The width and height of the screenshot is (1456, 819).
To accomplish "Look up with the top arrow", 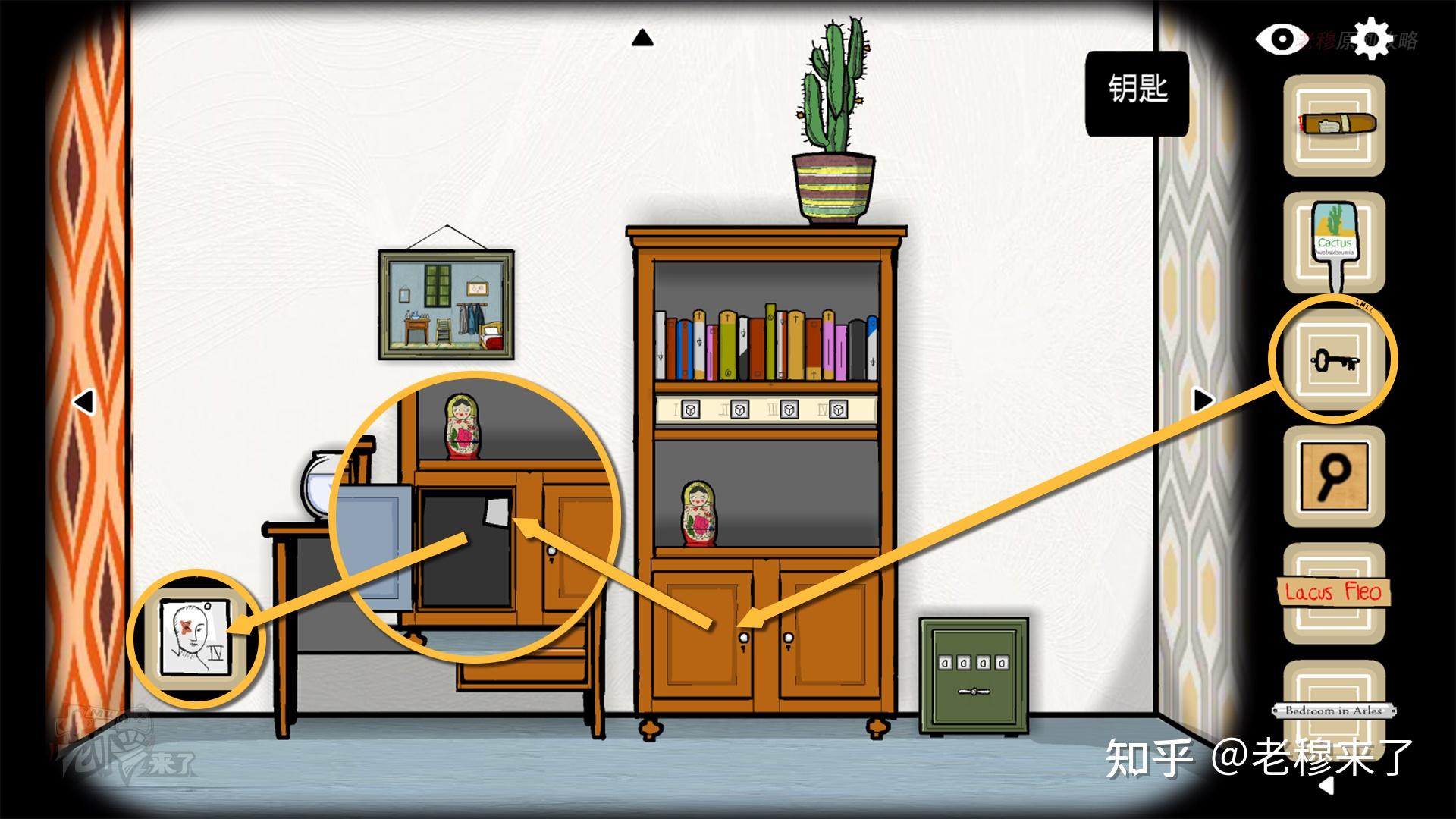I will (642, 38).
